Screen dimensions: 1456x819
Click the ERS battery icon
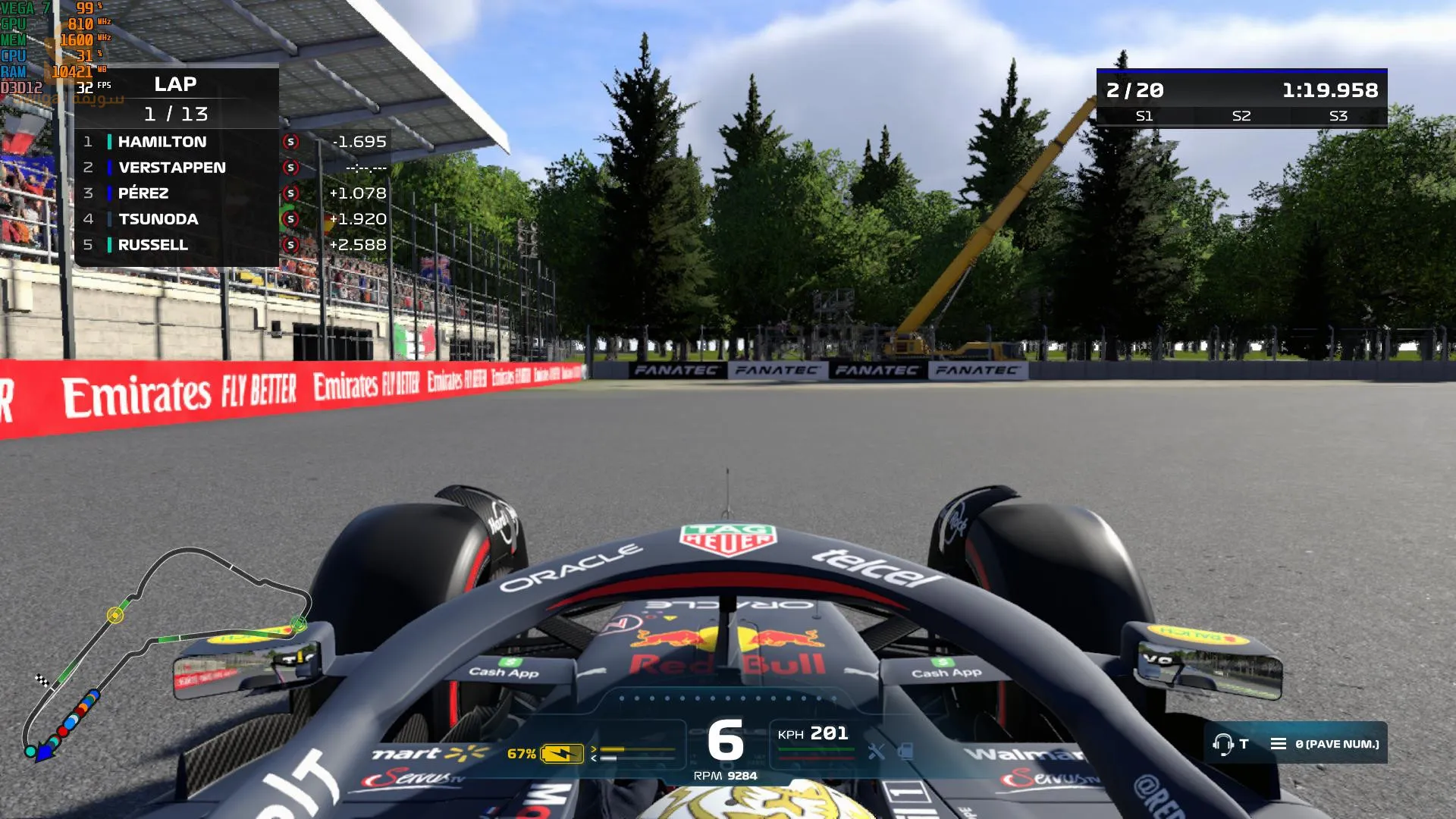[x=561, y=754]
